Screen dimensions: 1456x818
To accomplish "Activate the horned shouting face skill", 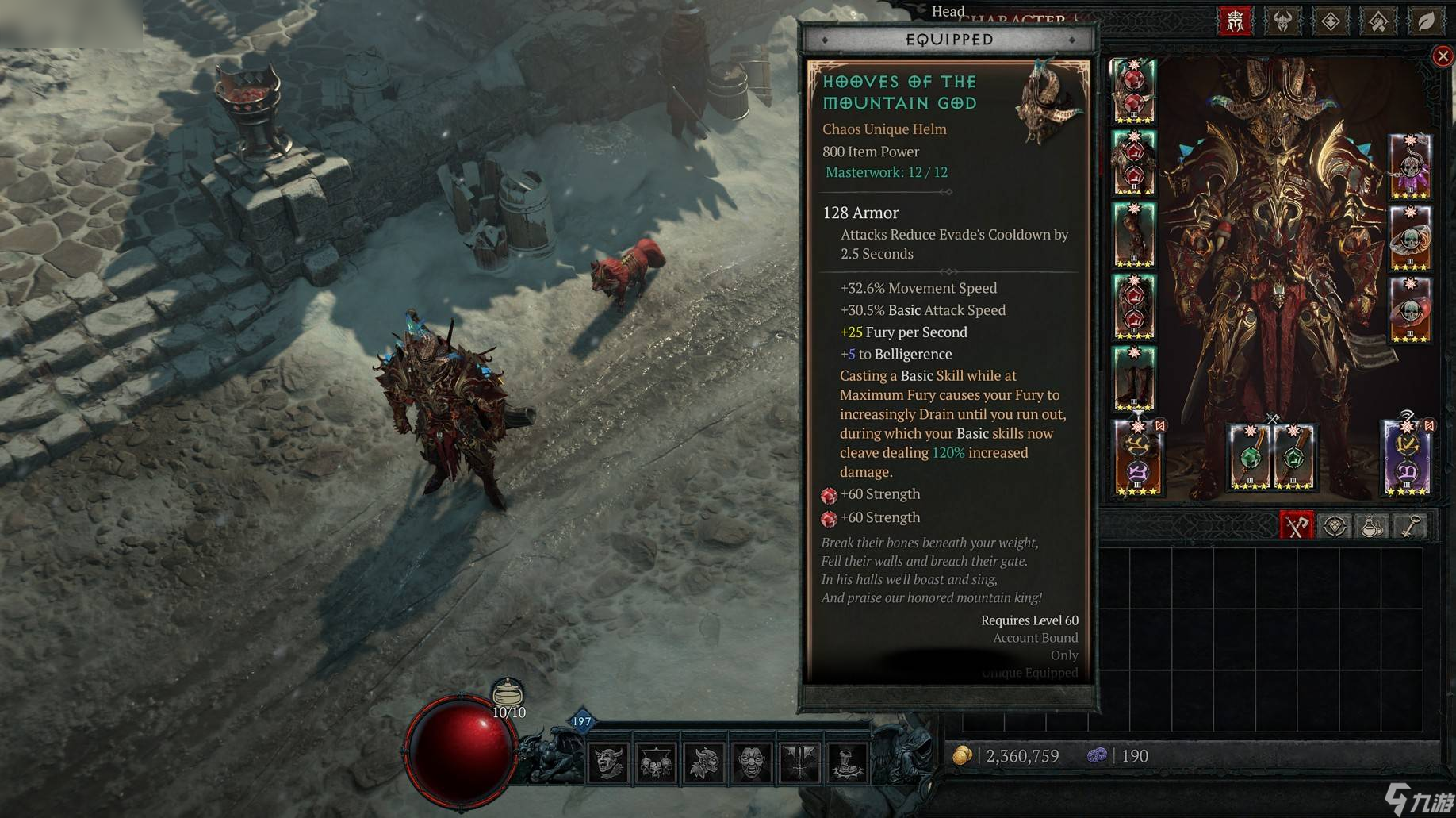I will tap(608, 762).
